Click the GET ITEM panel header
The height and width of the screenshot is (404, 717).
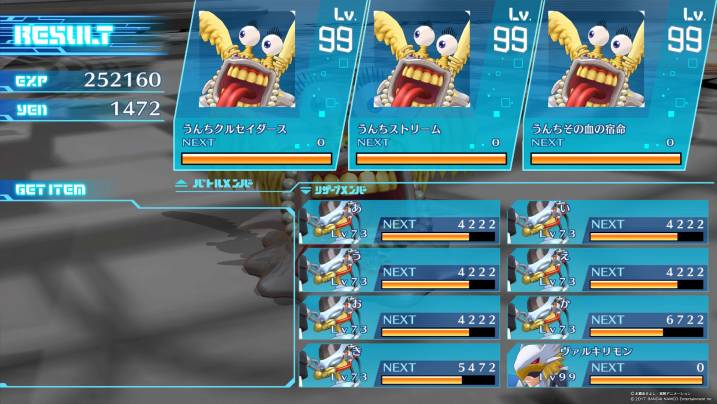click(x=50, y=189)
